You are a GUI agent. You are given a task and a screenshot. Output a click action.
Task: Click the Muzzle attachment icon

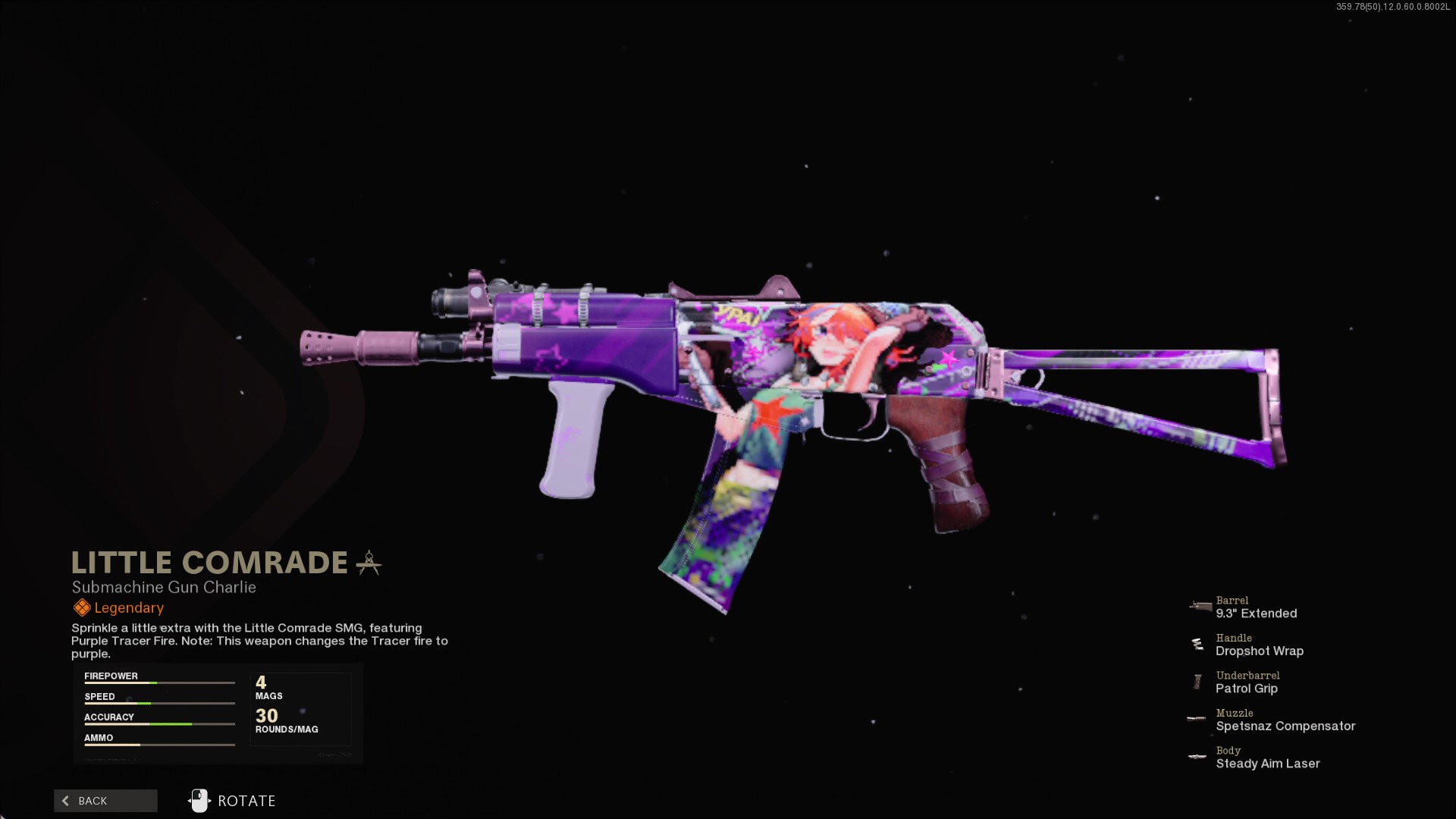click(x=1196, y=719)
